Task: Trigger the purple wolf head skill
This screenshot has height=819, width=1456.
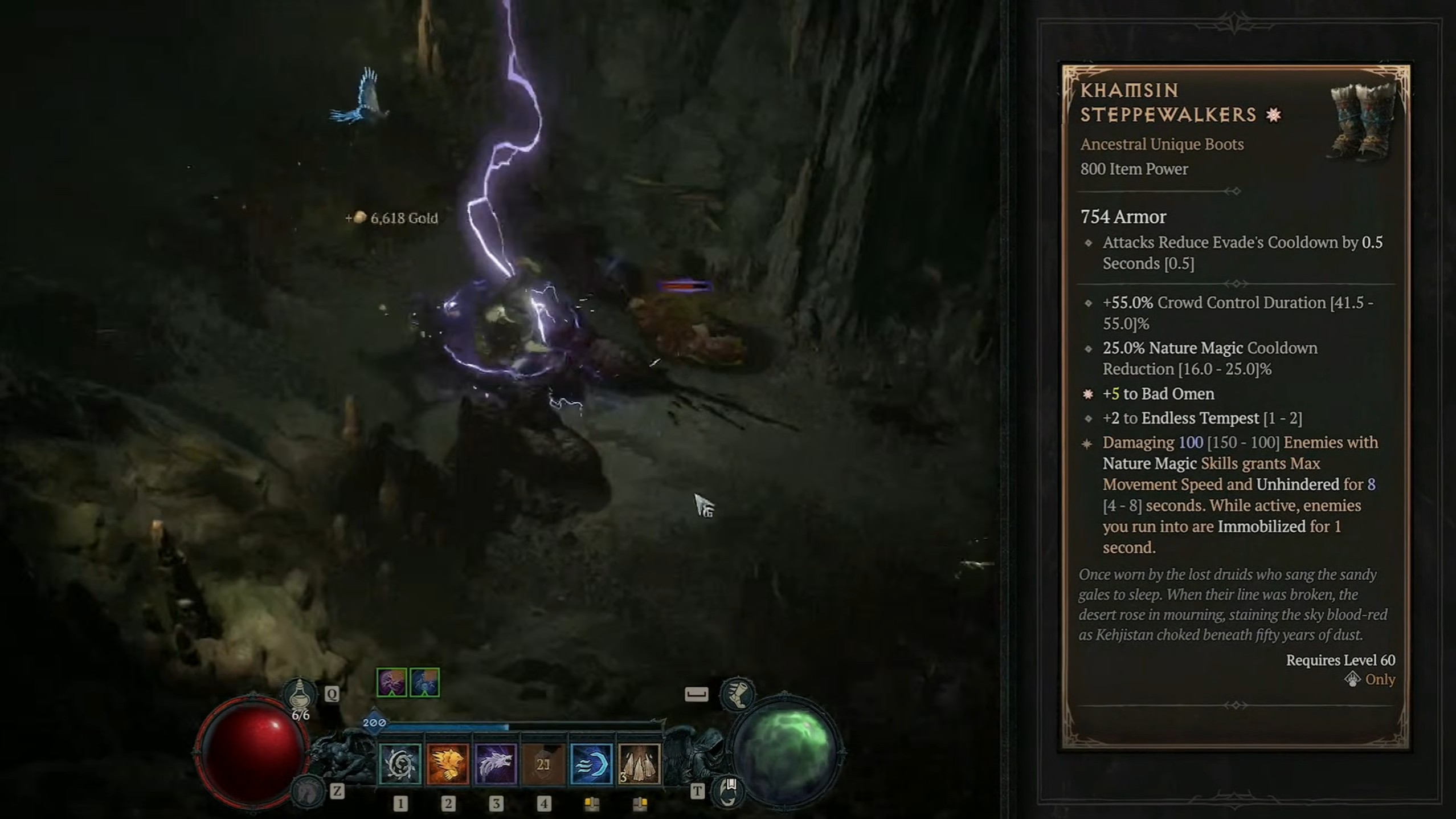Action: click(x=496, y=764)
